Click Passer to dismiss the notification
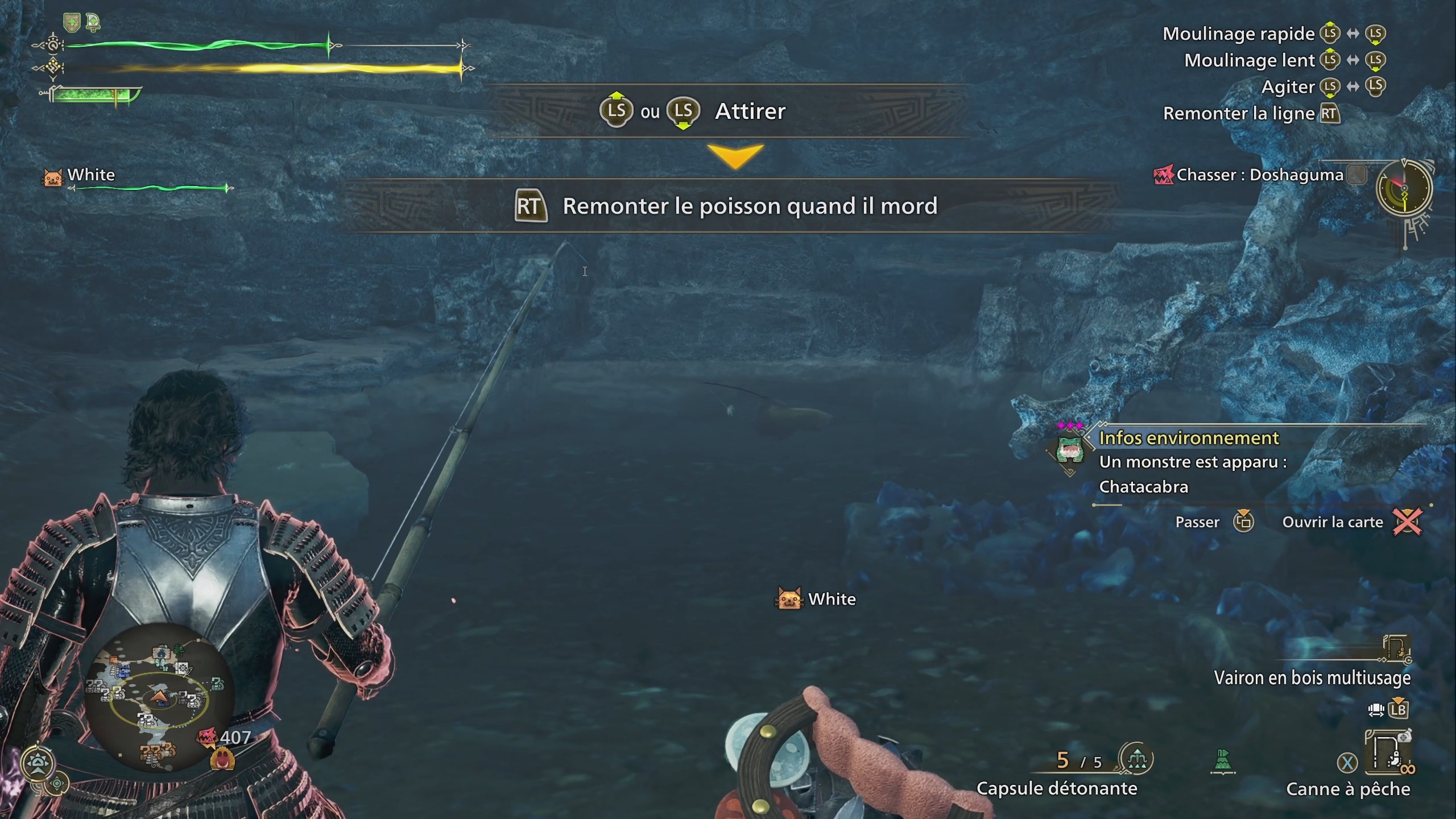Screen dimensions: 1456x819 (1198, 522)
